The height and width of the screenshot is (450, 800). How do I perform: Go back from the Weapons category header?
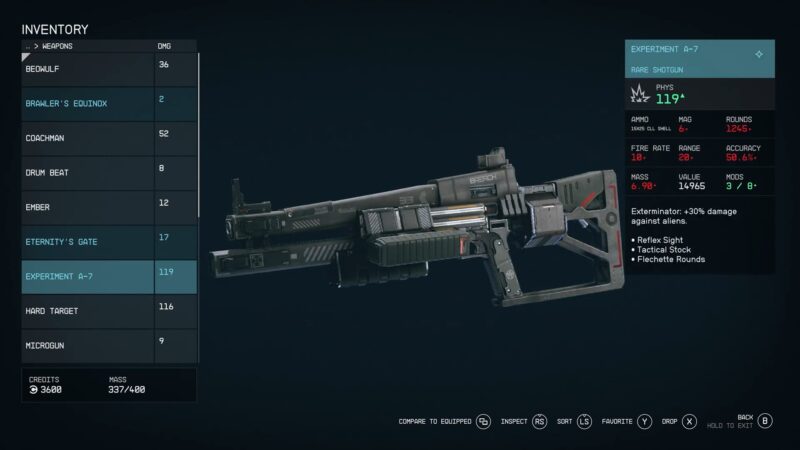[x=28, y=46]
